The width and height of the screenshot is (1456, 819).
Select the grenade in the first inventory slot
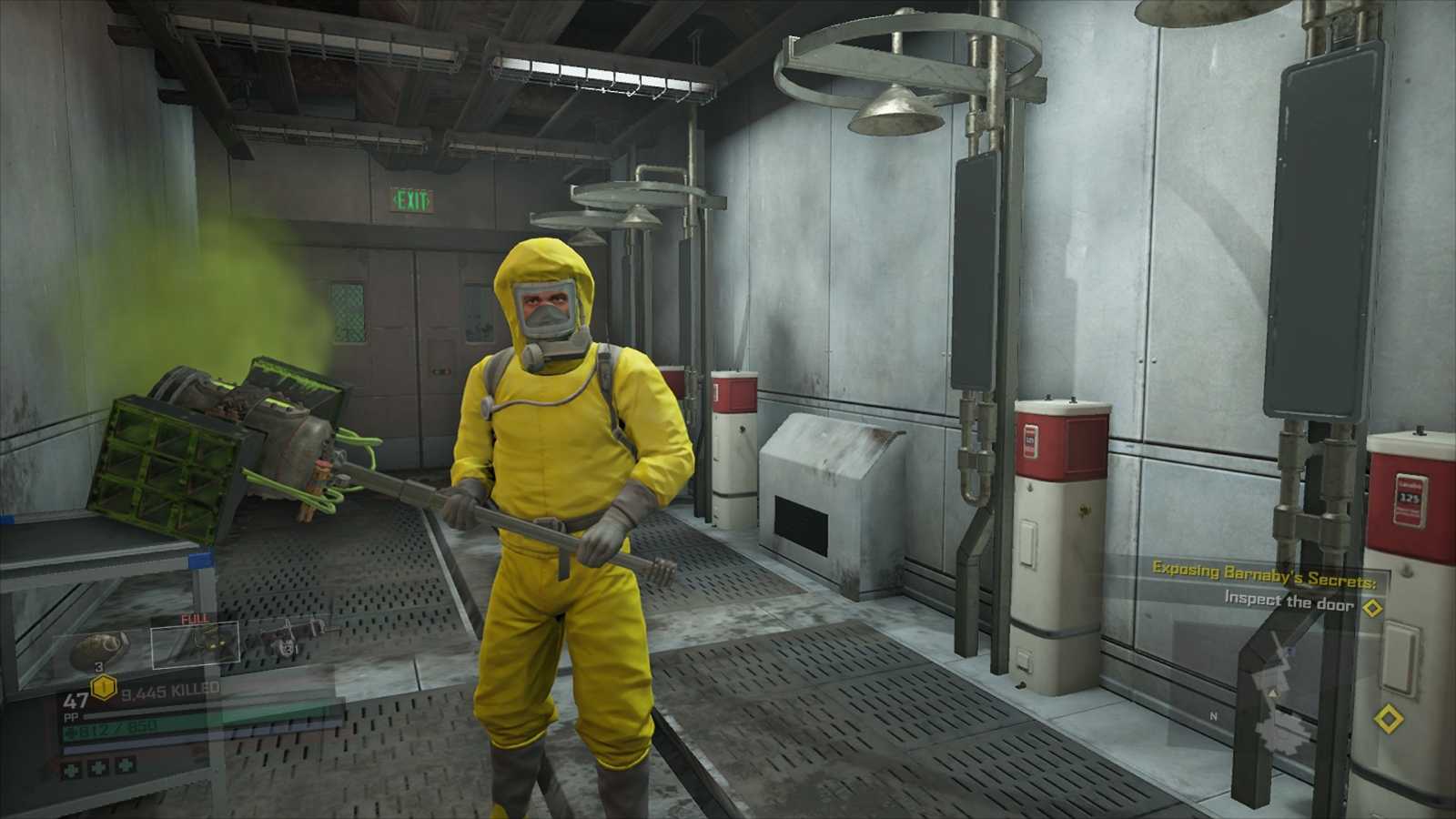(100, 646)
